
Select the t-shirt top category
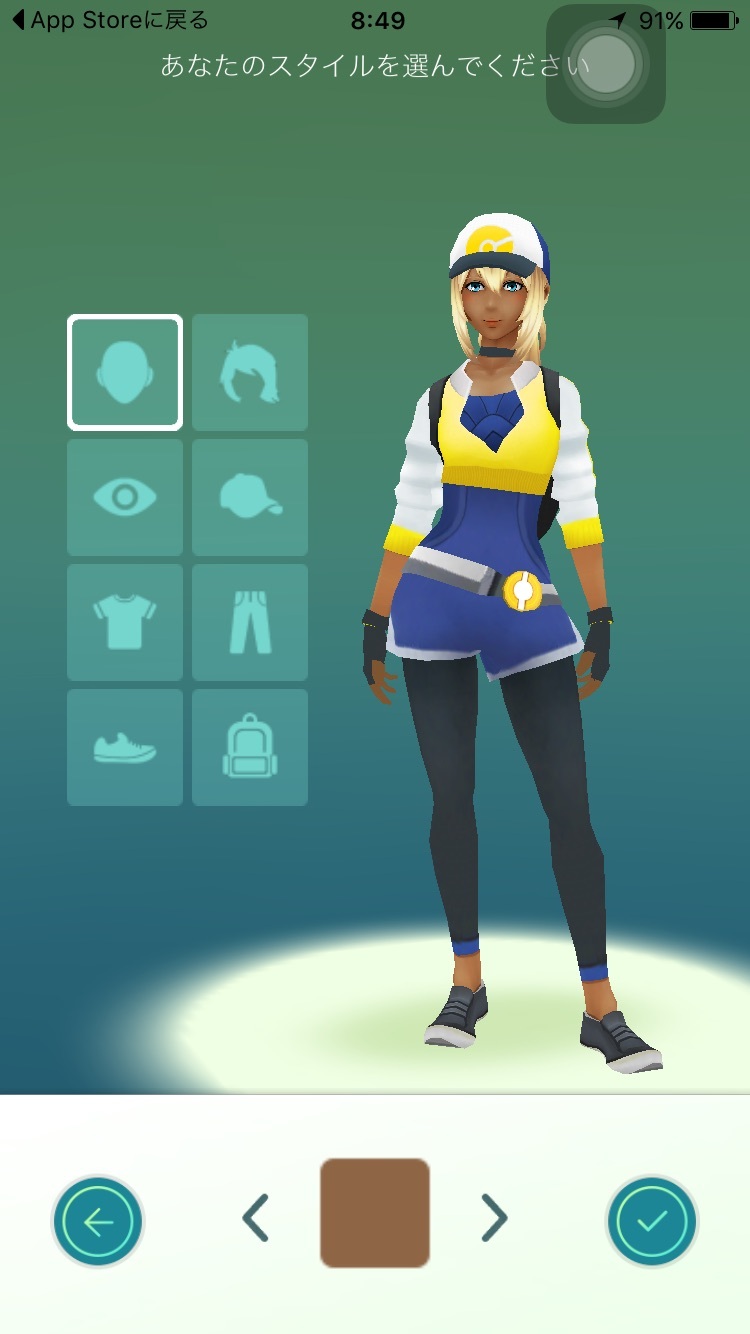pyautogui.click(x=125, y=622)
